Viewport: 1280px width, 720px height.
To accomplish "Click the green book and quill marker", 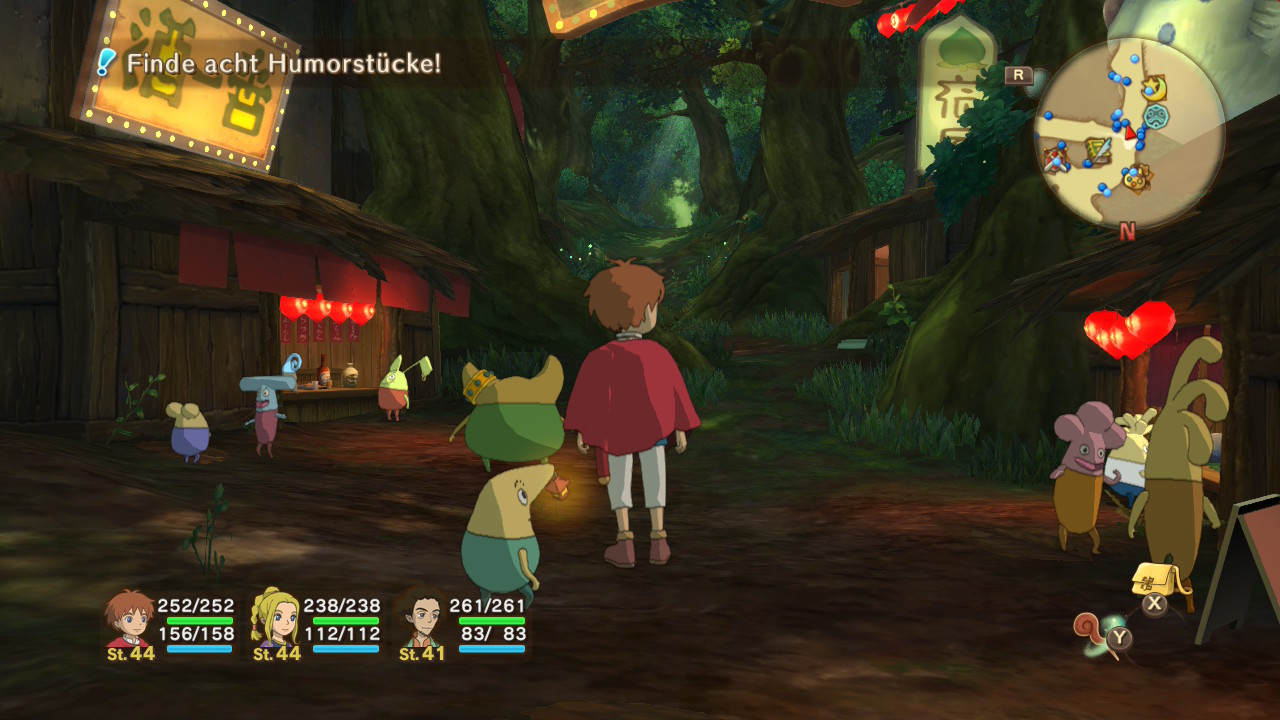I will 1097,151.
